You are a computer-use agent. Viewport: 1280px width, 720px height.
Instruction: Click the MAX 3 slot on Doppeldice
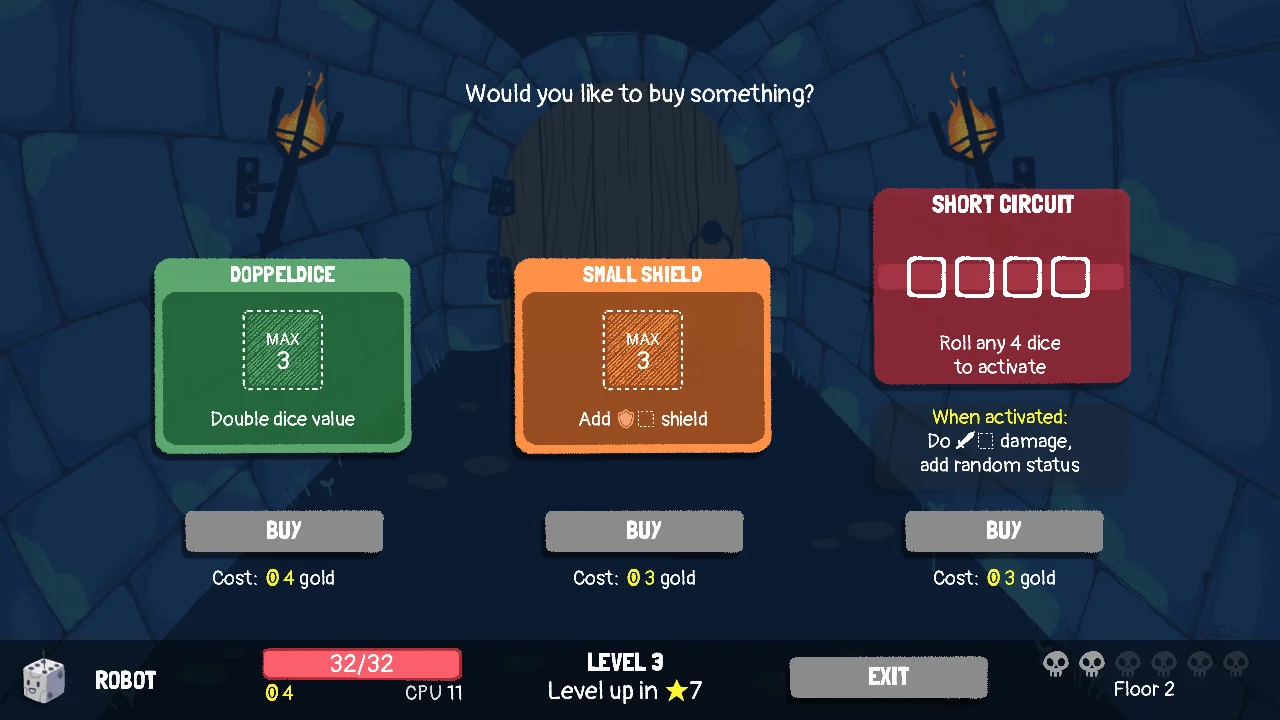283,349
